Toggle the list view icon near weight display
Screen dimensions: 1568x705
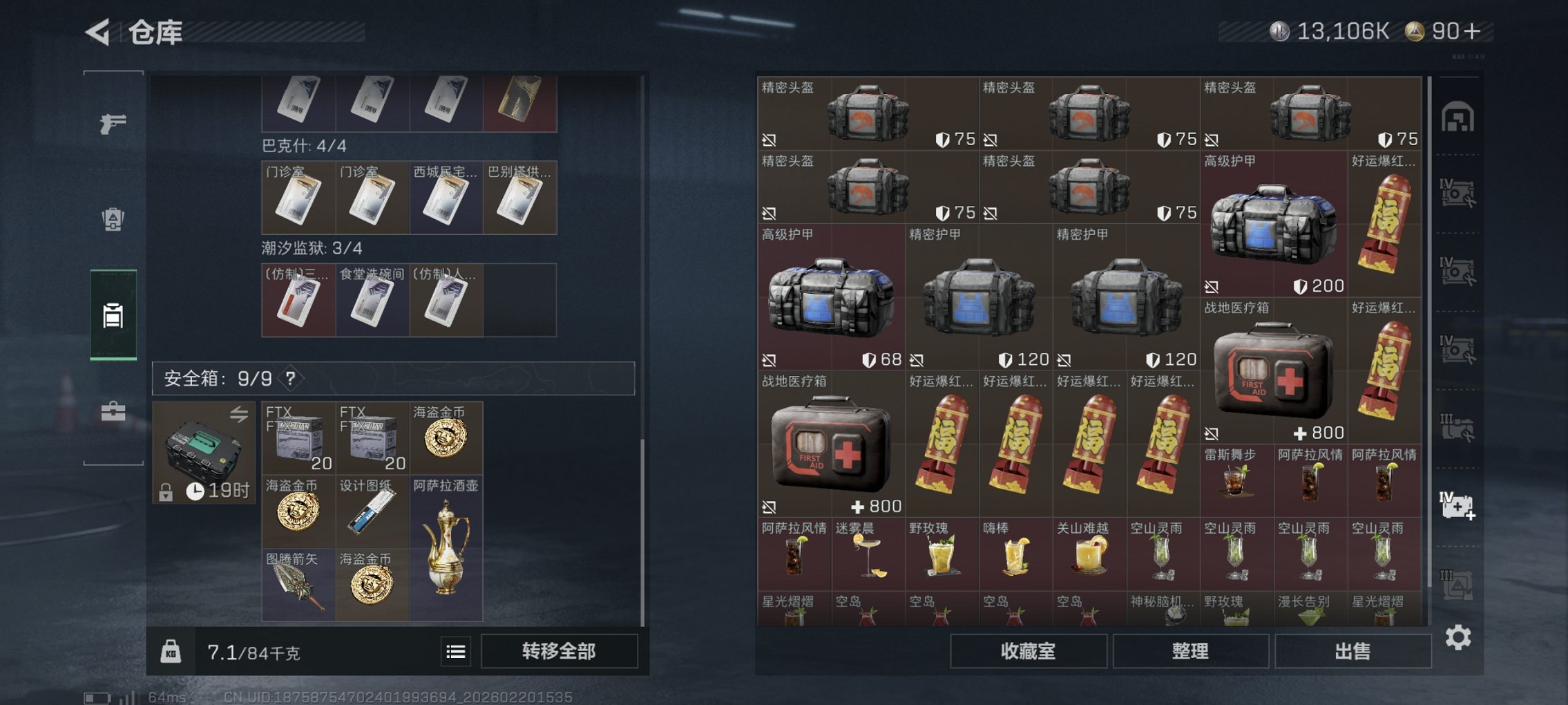pyautogui.click(x=455, y=652)
